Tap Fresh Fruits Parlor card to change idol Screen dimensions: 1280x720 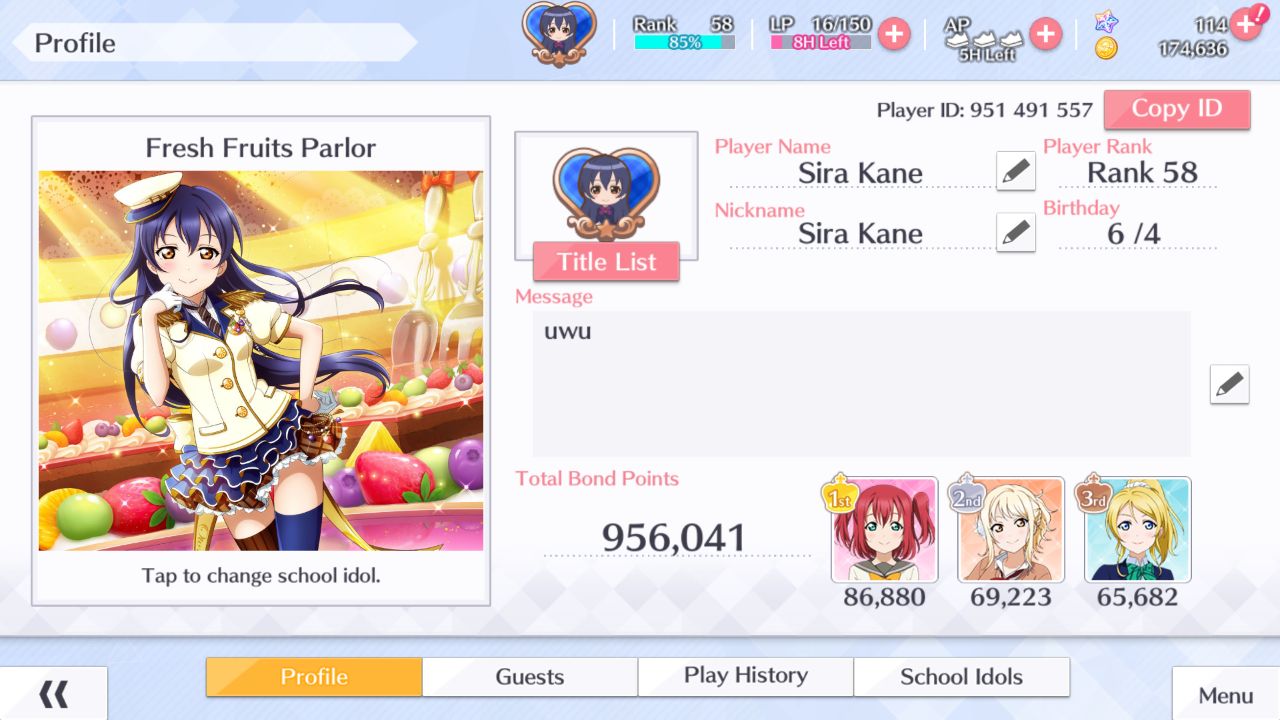tap(260, 360)
